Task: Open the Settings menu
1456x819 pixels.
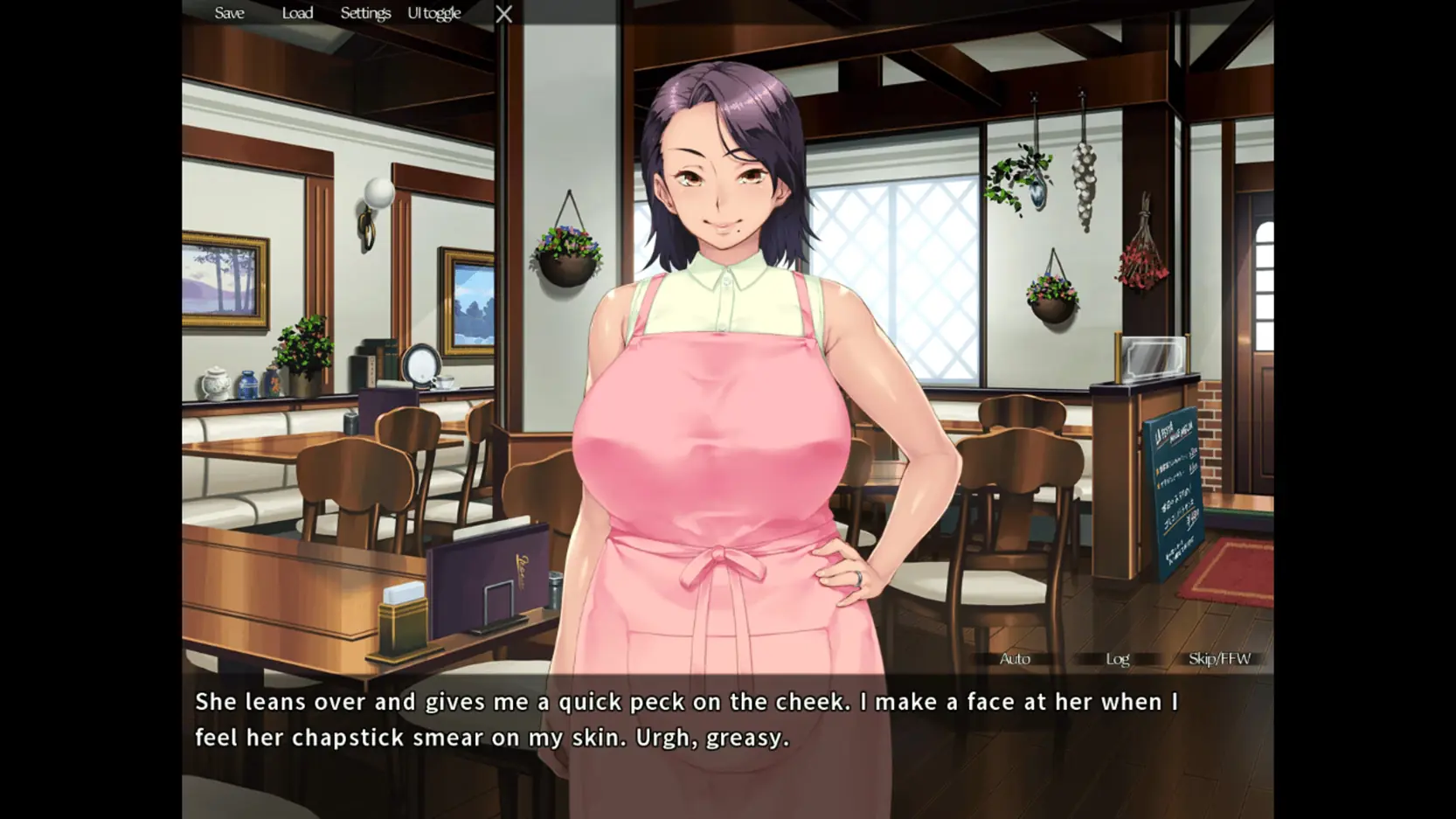Action: [x=365, y=13]
